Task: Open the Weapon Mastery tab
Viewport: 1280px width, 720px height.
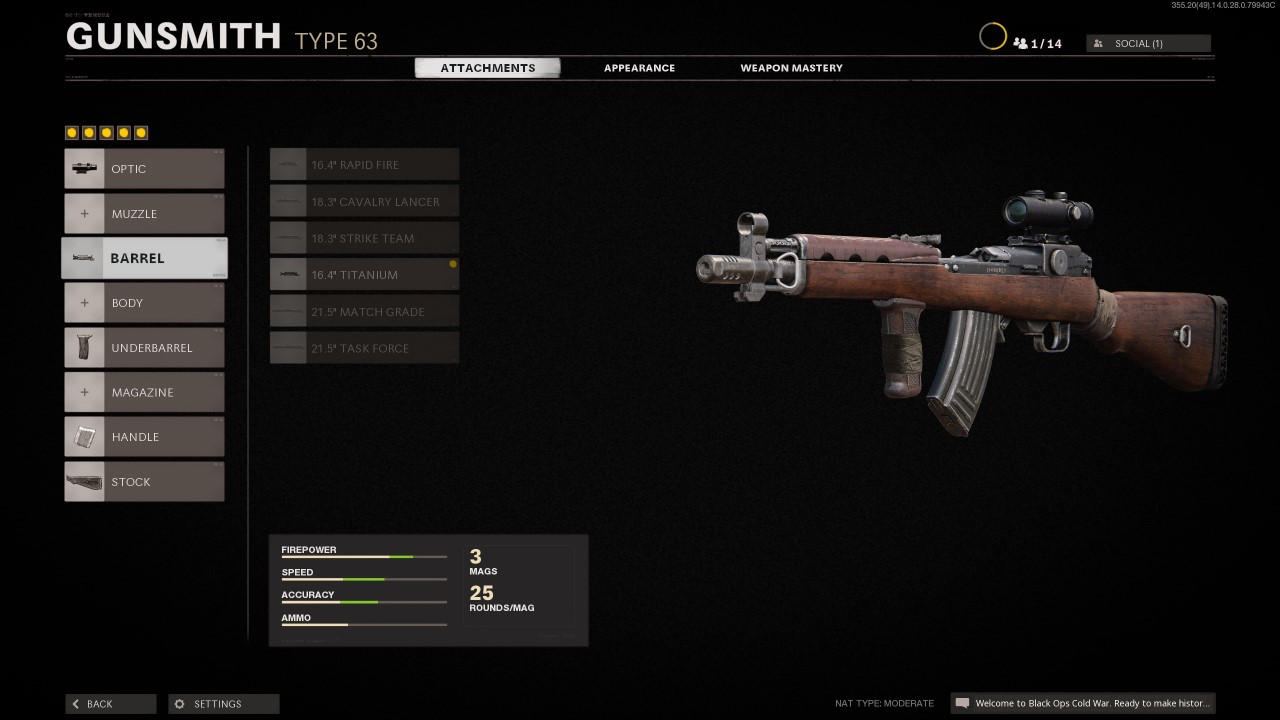Action: [x=791, y=67]
